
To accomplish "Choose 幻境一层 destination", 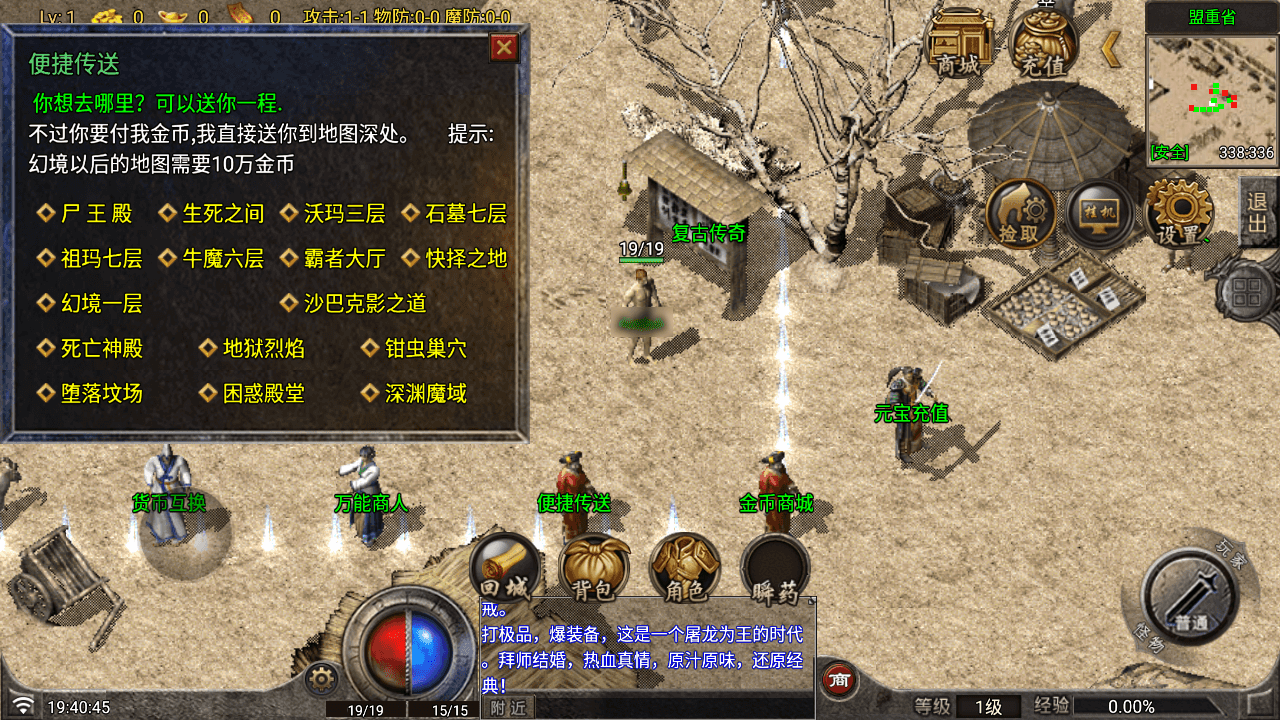I will [x=101, y=303].
